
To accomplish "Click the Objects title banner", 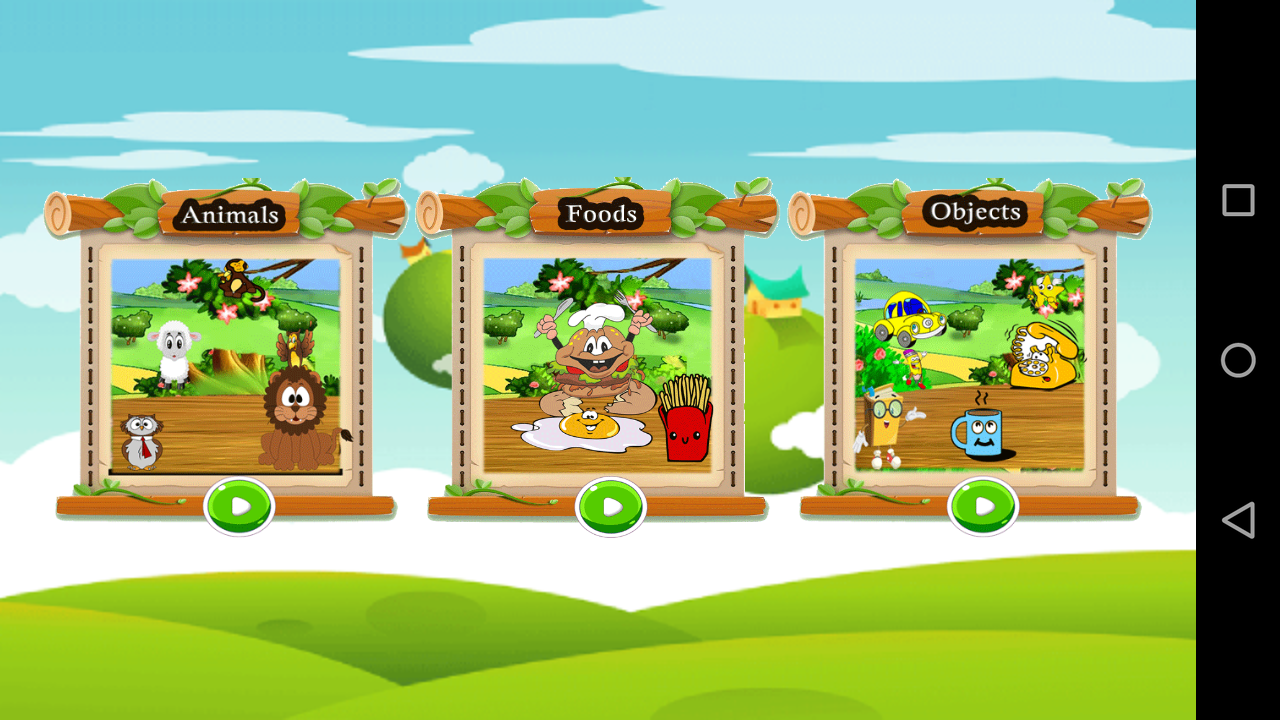I will (x=975, y=212).
